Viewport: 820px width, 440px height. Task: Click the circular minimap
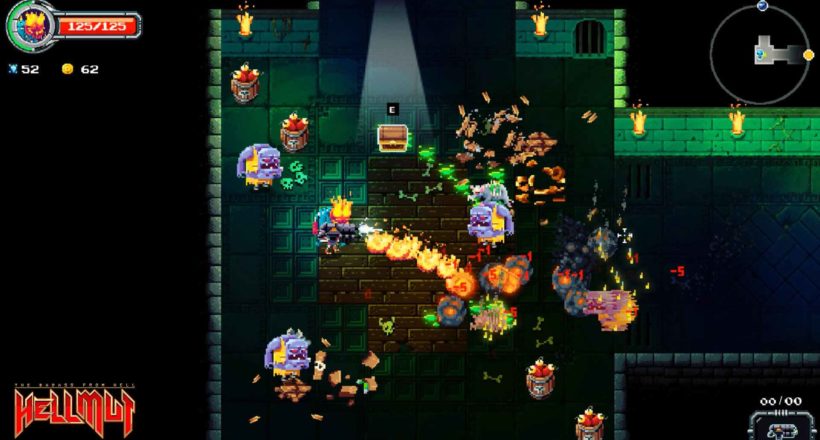click(760, 53)
